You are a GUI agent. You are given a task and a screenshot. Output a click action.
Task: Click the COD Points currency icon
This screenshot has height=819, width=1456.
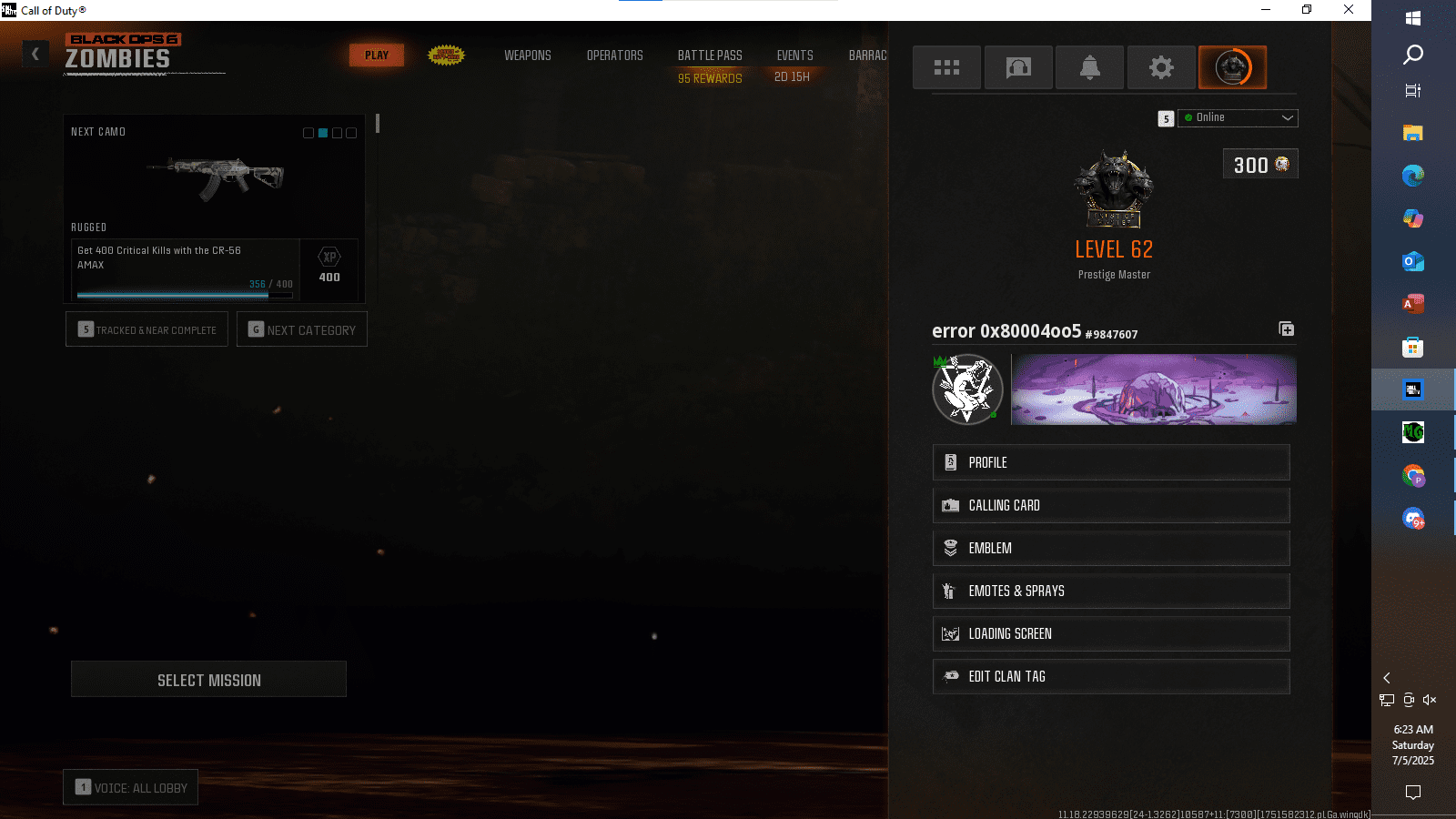coord(1283,165)
